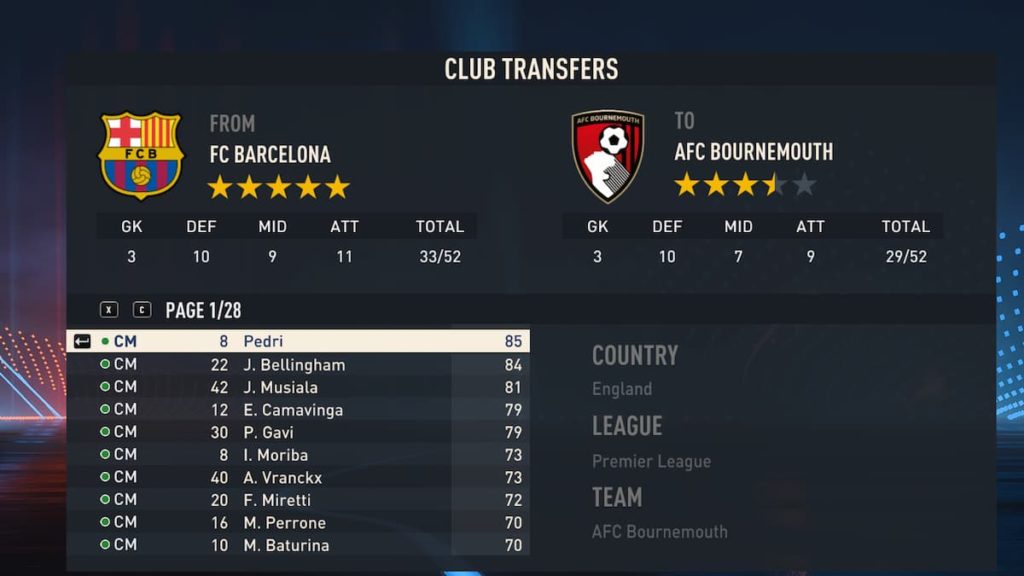Change the League set to Premier League
Viewport: 1024px width, 576px height.
651,461
